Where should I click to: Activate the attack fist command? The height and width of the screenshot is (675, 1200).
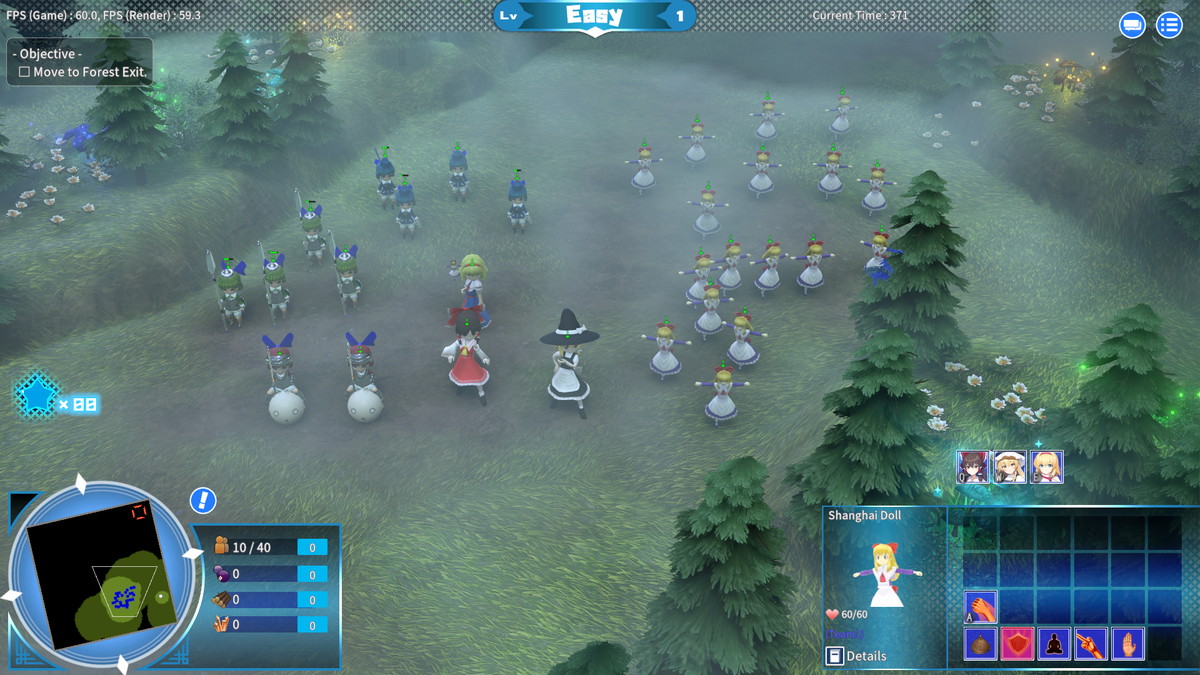pos(980,607)
